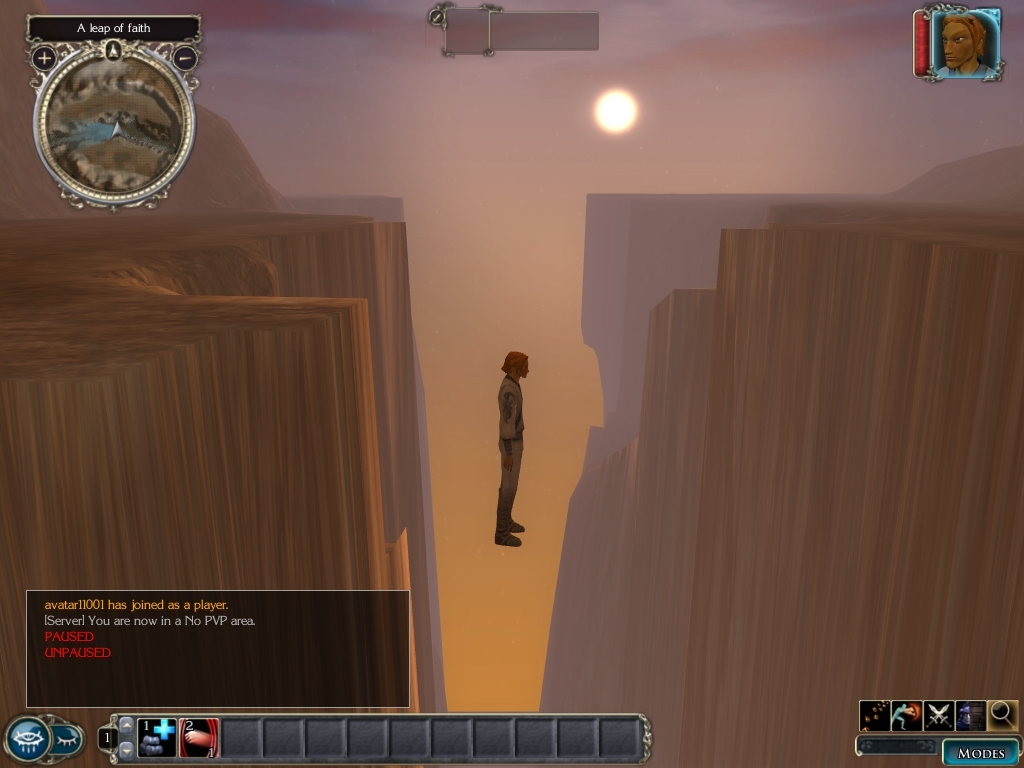
Task: Activate the footprints tracking mode icon
Action: tap(875, 715)
